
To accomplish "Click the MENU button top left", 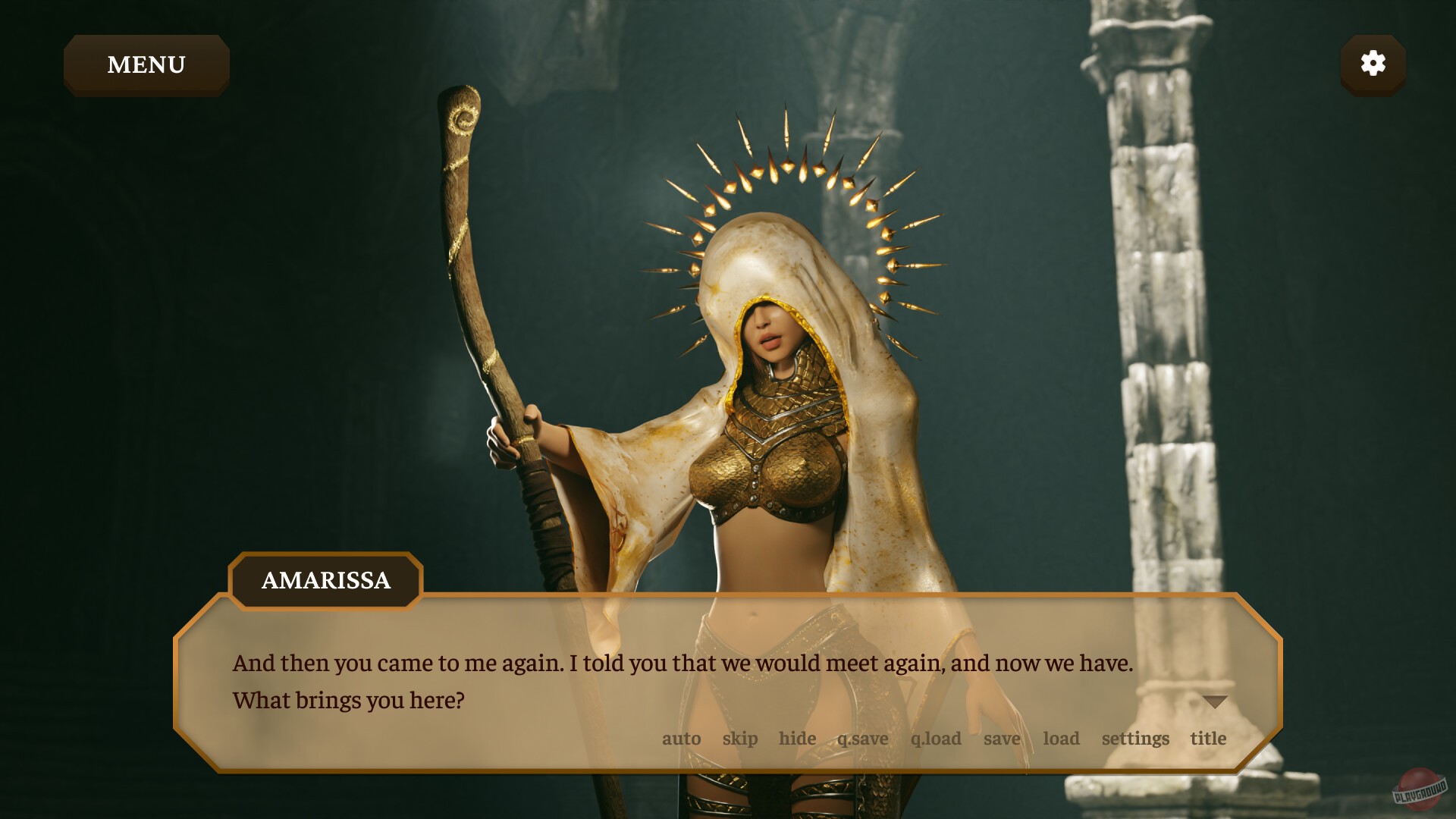I will (146, 64).
